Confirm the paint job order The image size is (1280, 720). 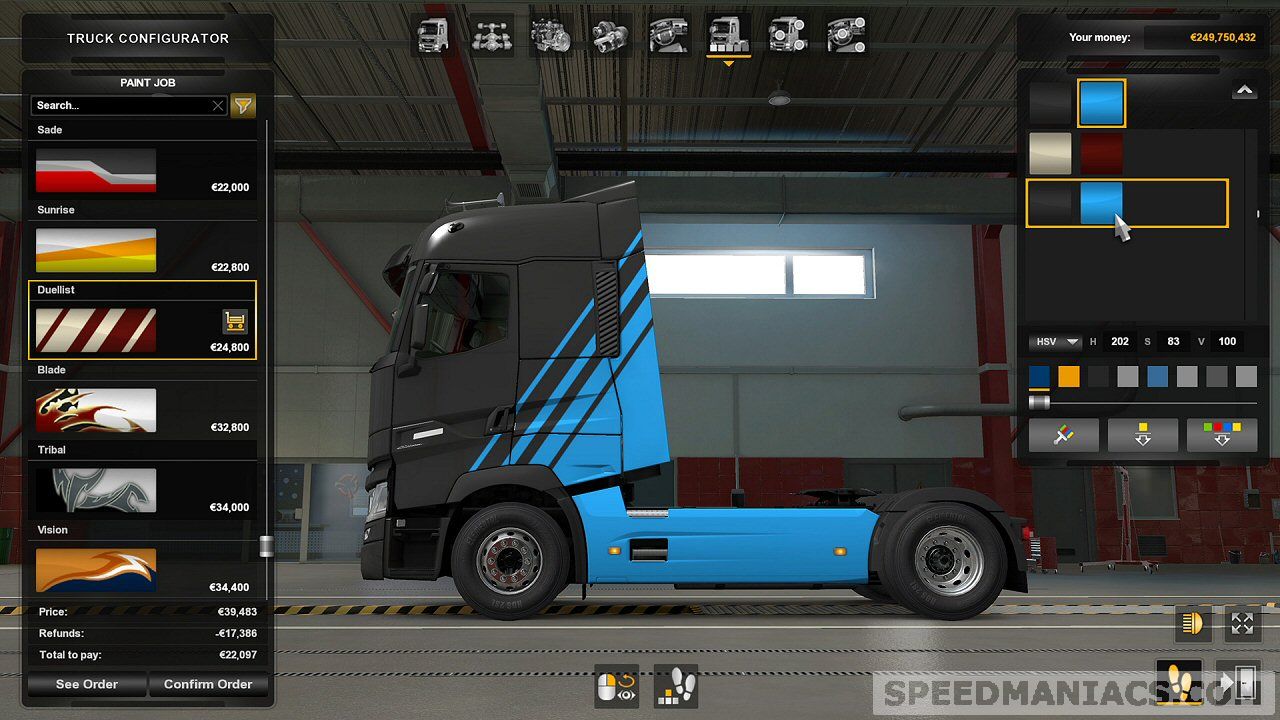click(x=208, y=684)
